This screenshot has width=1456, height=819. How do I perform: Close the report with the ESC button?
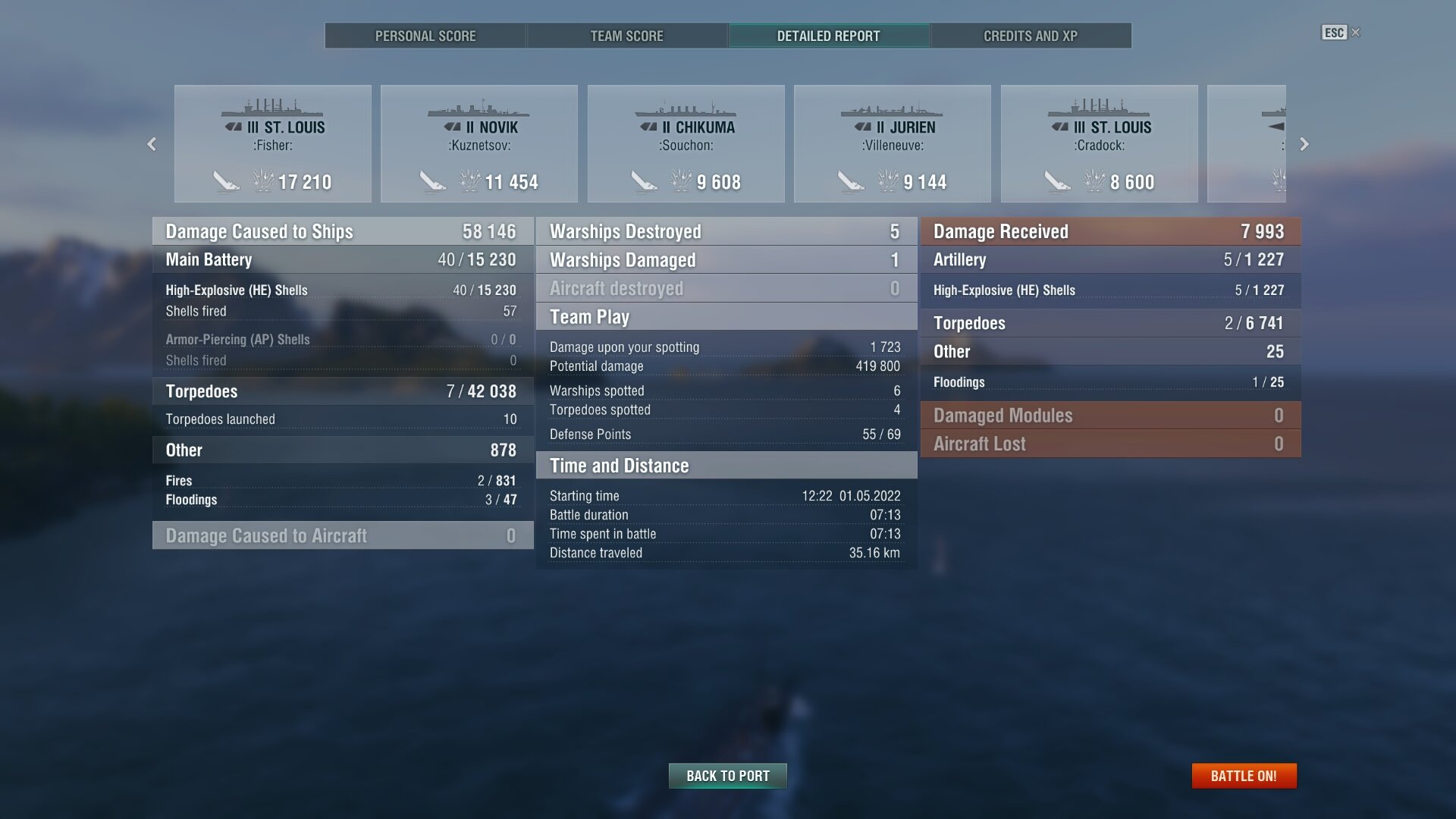(1340, 33)
